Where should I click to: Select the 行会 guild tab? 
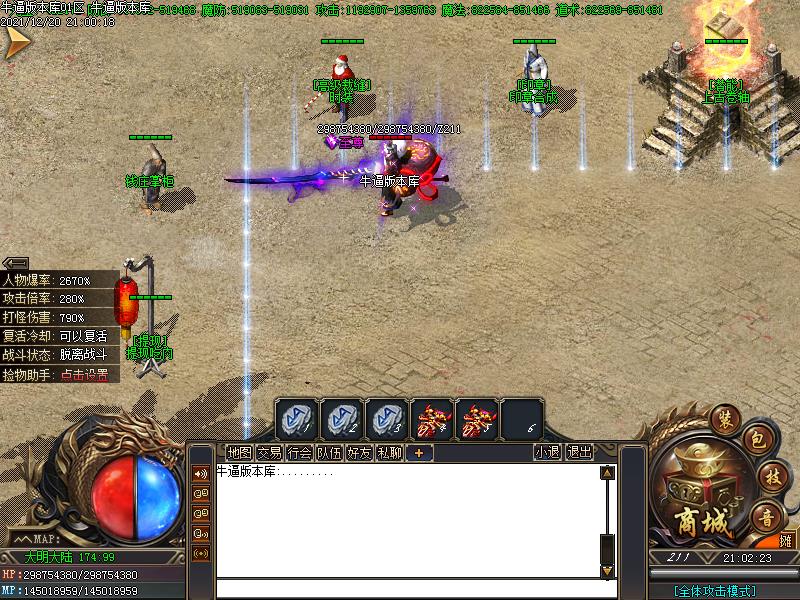tap(299, 452)
